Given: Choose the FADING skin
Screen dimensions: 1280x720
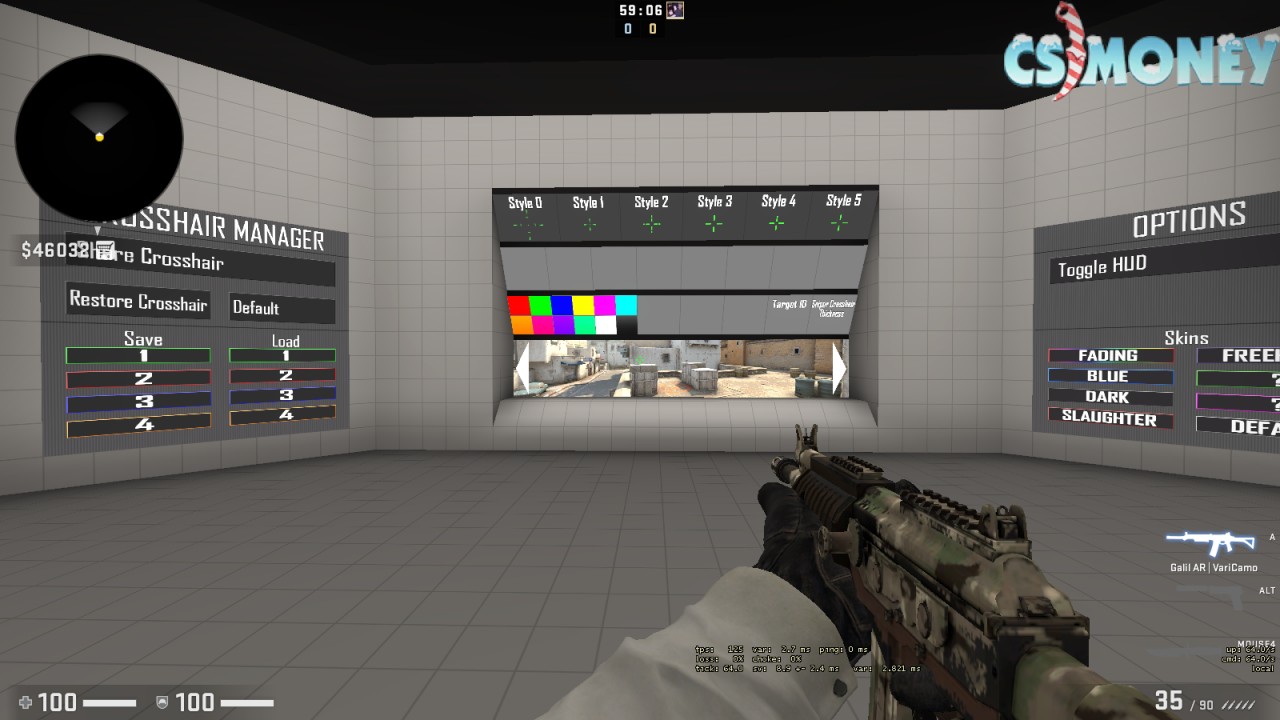Looking at the screenshot, I should 1110,356.
